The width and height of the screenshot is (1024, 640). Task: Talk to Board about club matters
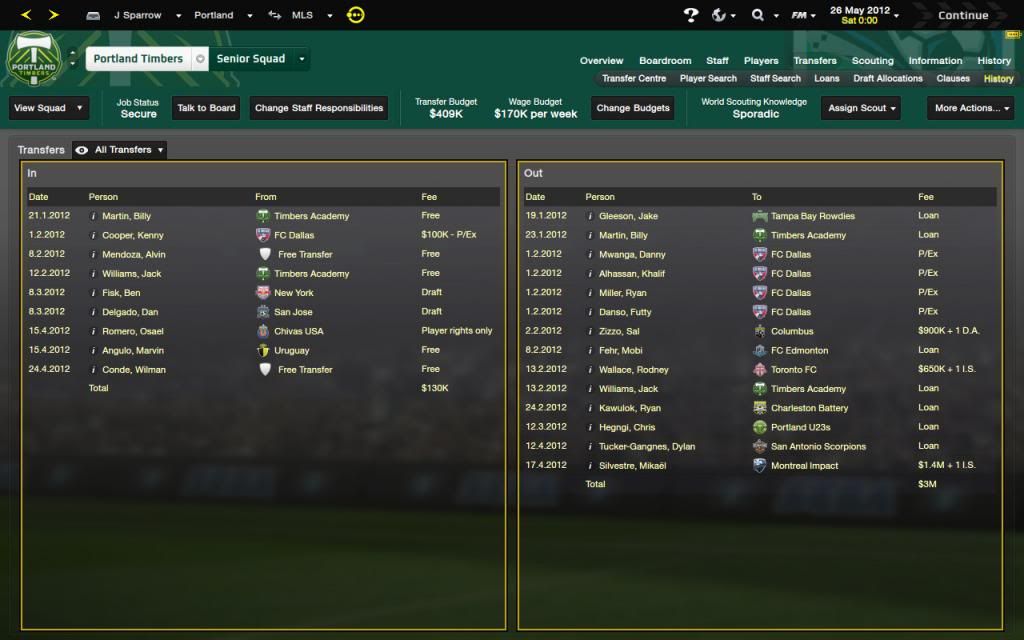(x=206, y=108)
